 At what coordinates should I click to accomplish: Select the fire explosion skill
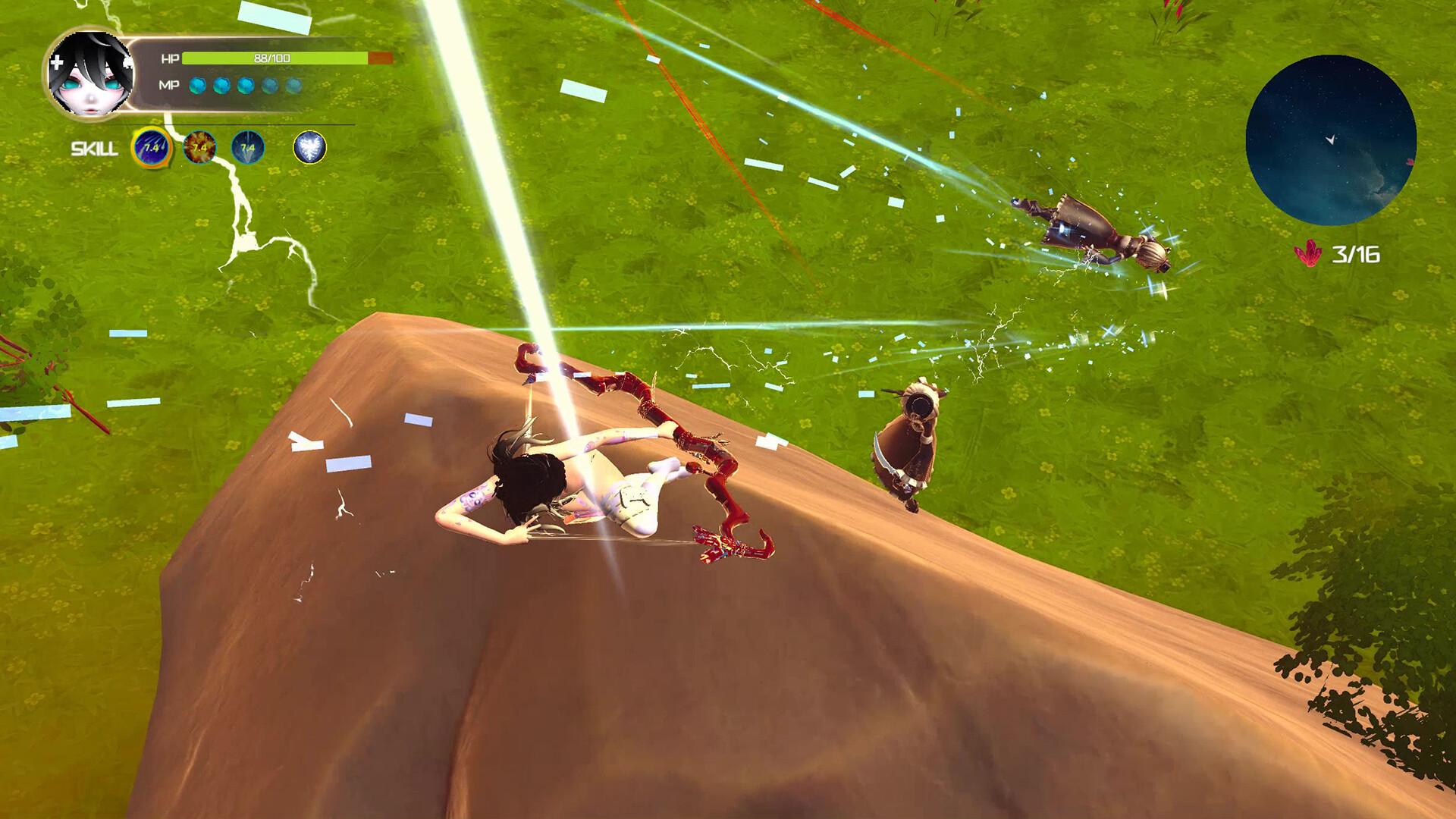pos(199,146)
